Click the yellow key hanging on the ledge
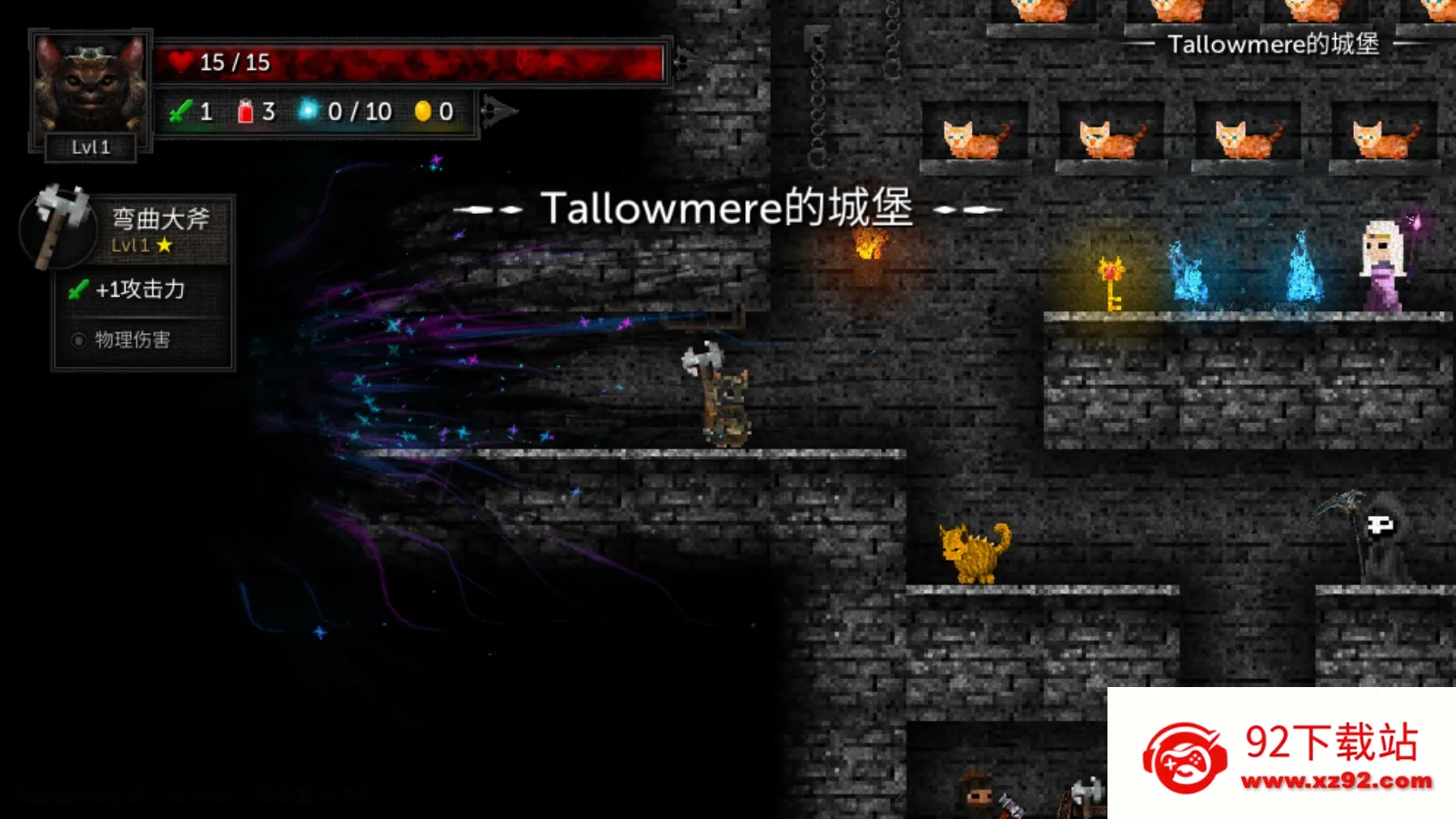The width and height of the screenshot is (1456, 819). [x=1111, y=282]
